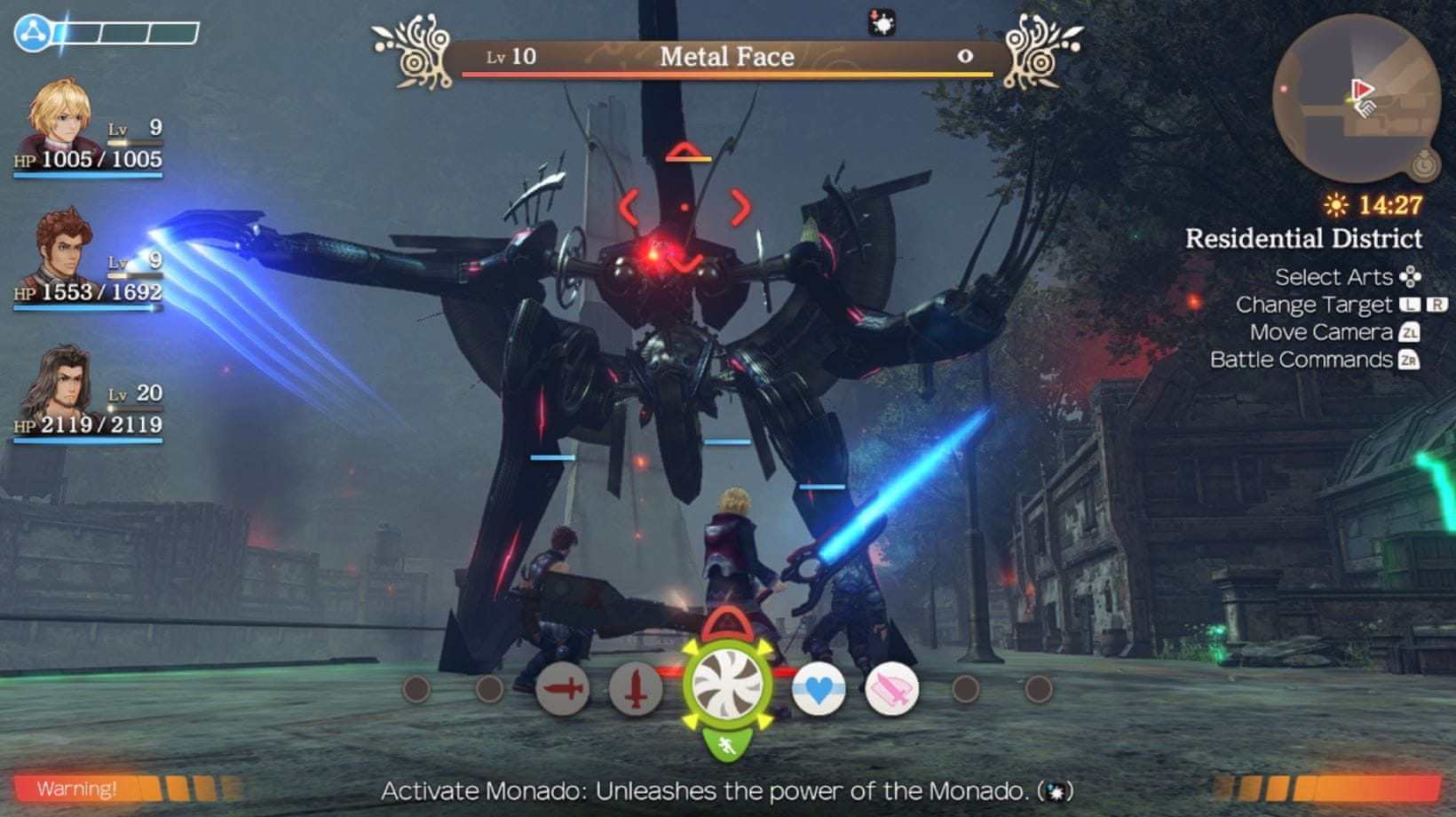Click the clock icon on the minimap

click(1424, 163)
